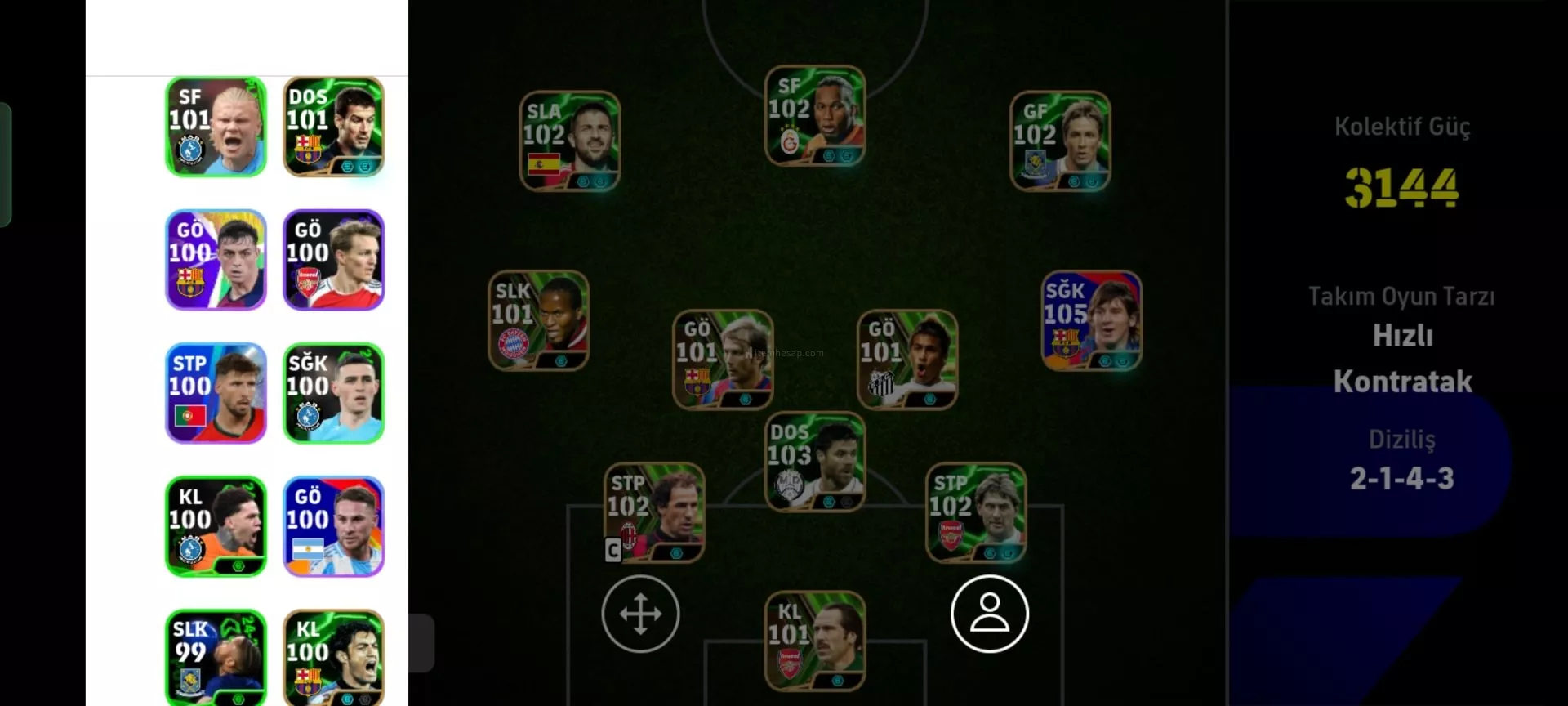Select the SLA 102 Spain winger card

point(570,141)
